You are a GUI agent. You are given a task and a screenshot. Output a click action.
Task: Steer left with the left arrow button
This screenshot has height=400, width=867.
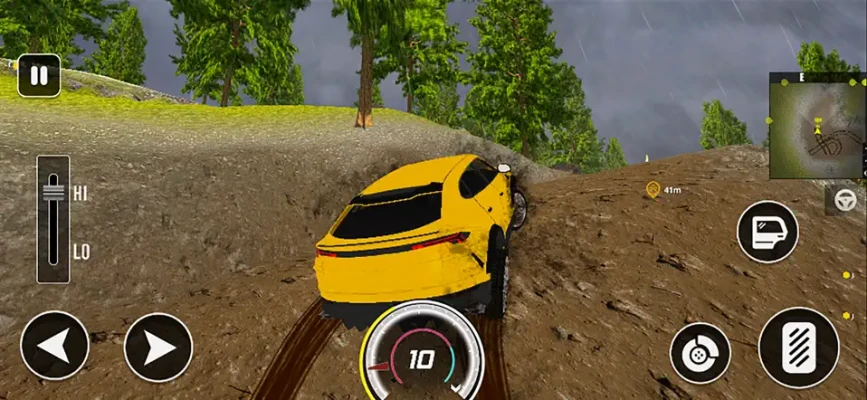coord(54,346)
